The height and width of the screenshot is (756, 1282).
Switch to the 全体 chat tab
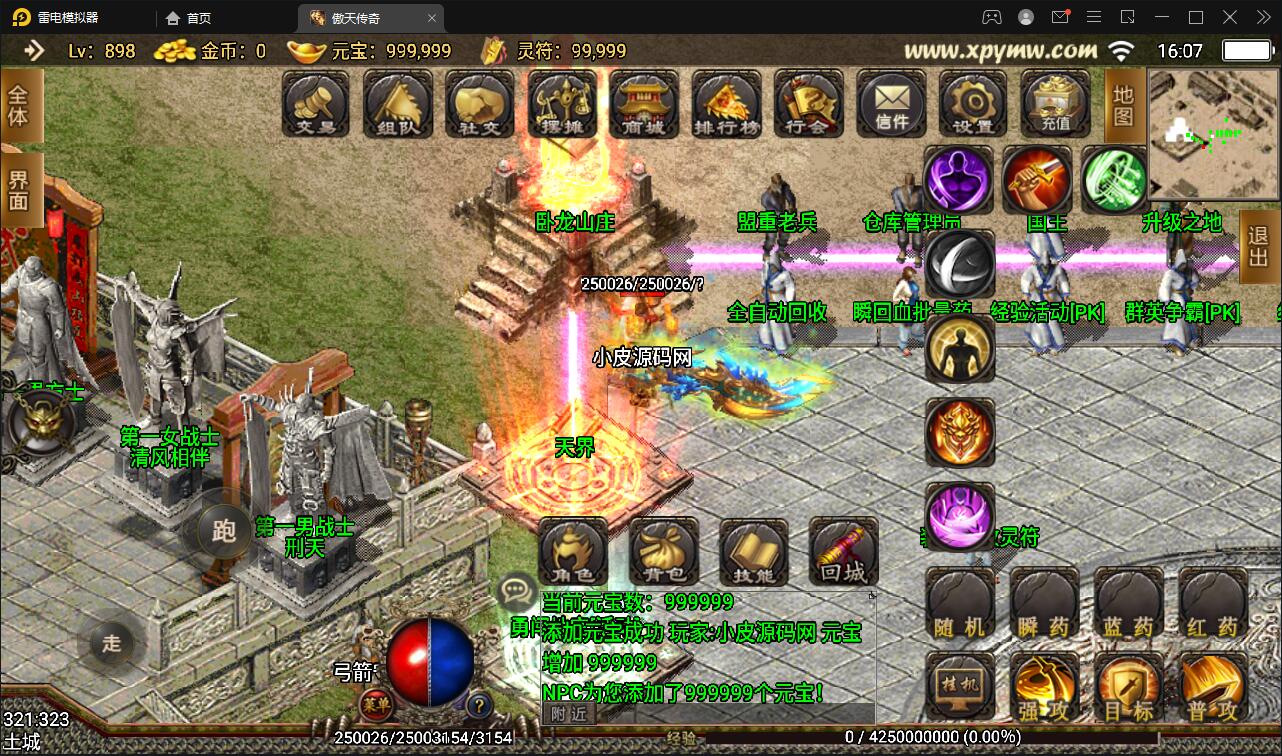tap(20, 106)
